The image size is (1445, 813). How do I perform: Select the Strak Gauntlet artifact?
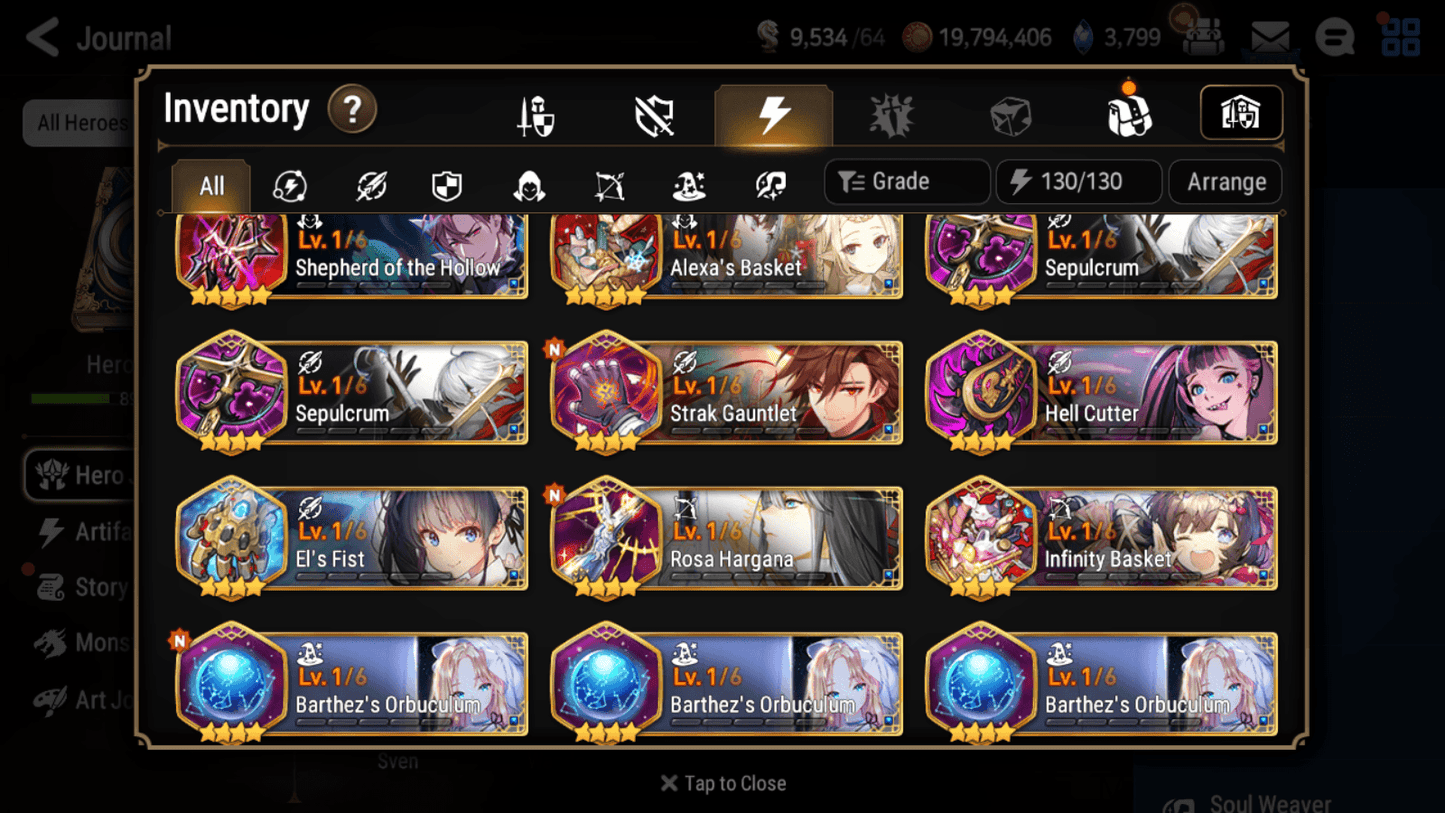(x=725, y=393)
